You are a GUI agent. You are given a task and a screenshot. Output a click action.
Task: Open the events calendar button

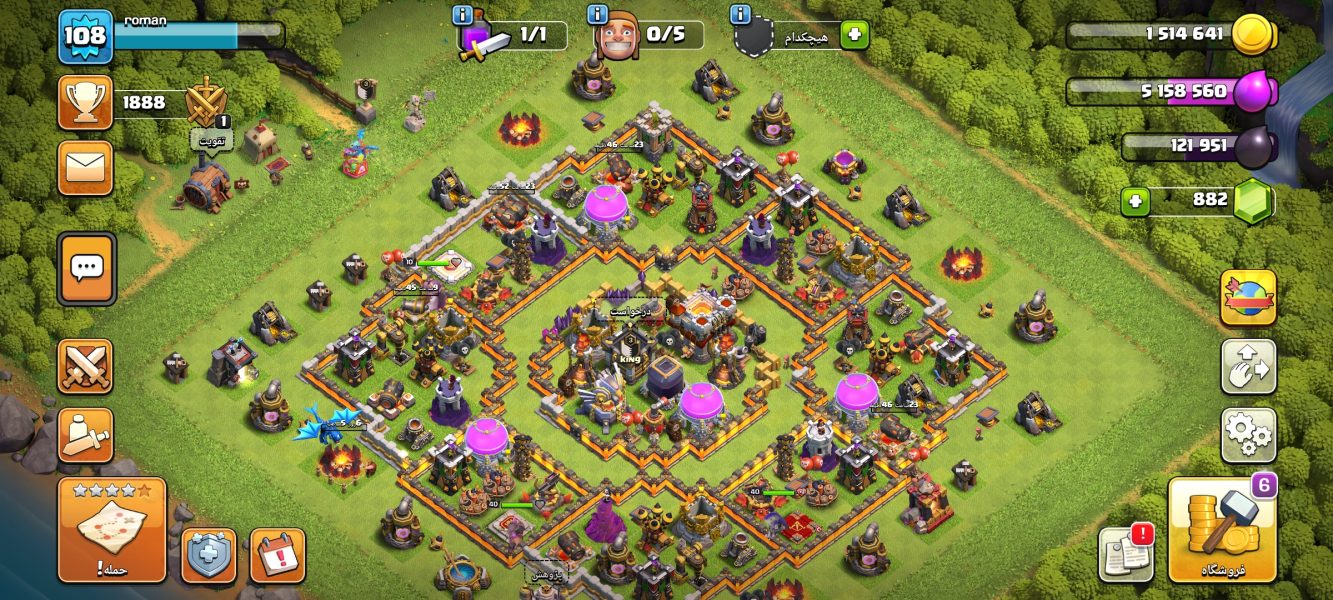click(277, 555)
